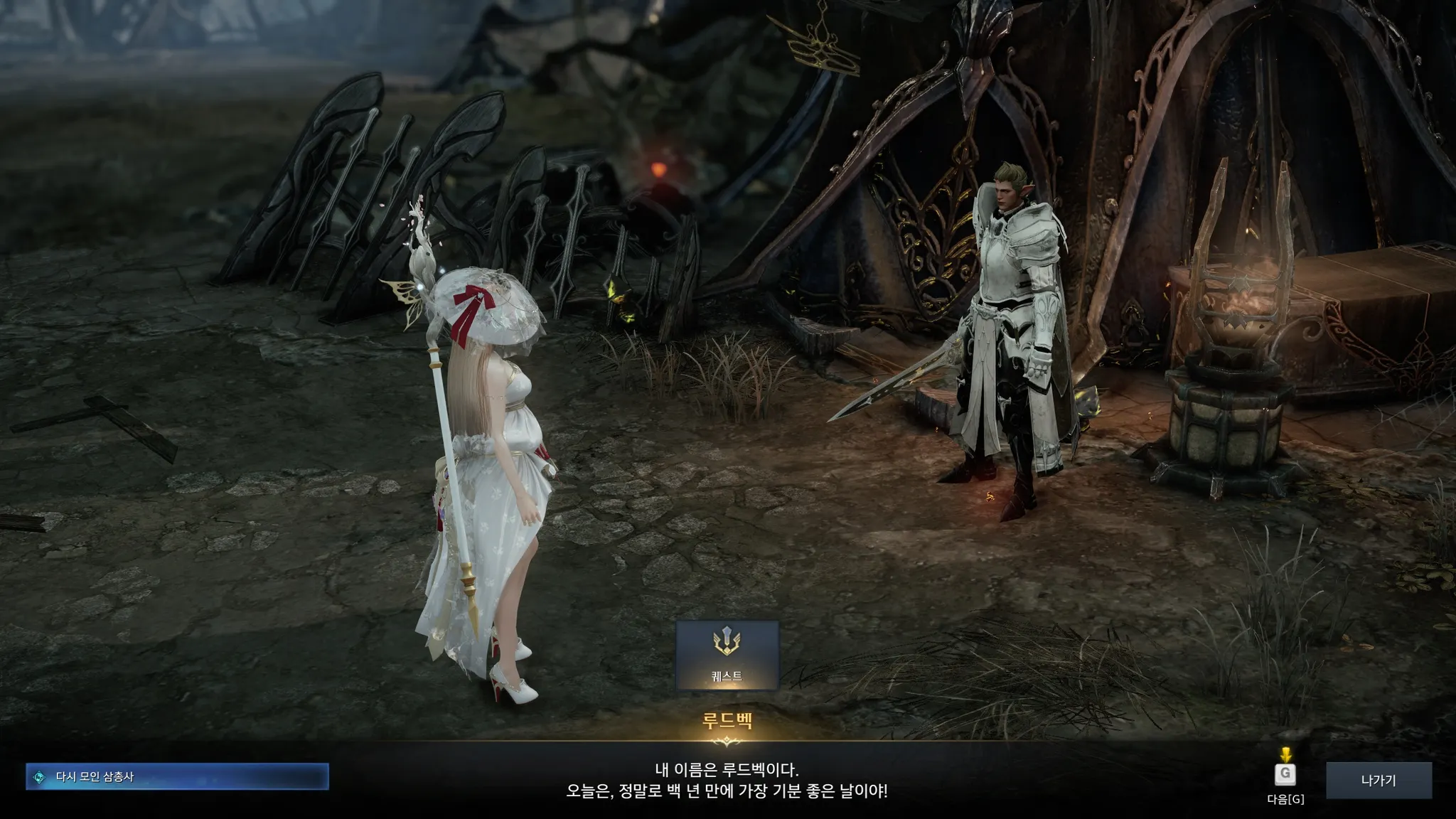
Task: Select the 다시 모인 삼총사 quest entry
Action: (178, 777)
